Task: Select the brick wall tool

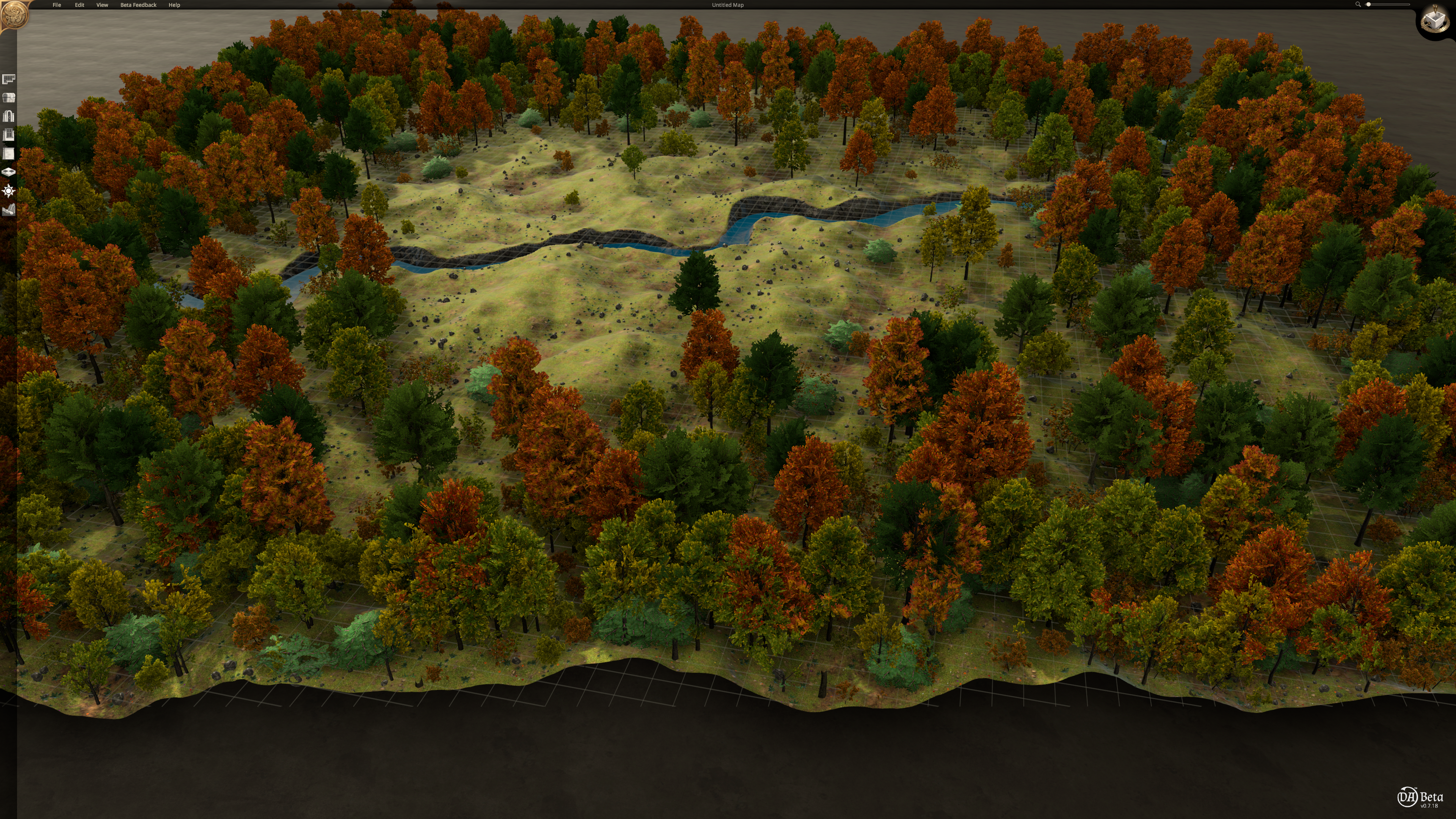Action: (x=8, y=154)
